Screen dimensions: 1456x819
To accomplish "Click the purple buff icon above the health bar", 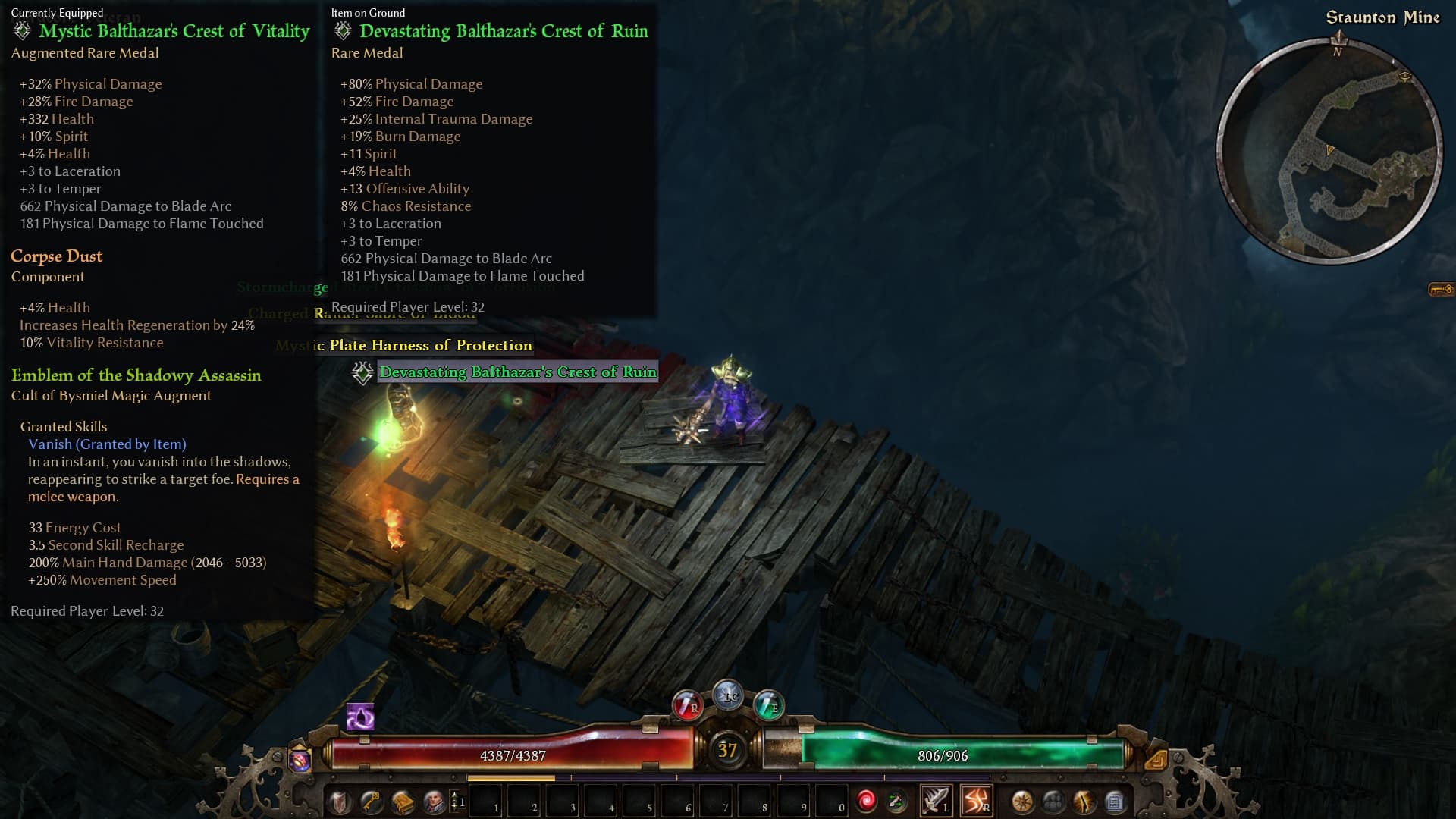I will tap(360, 717).
